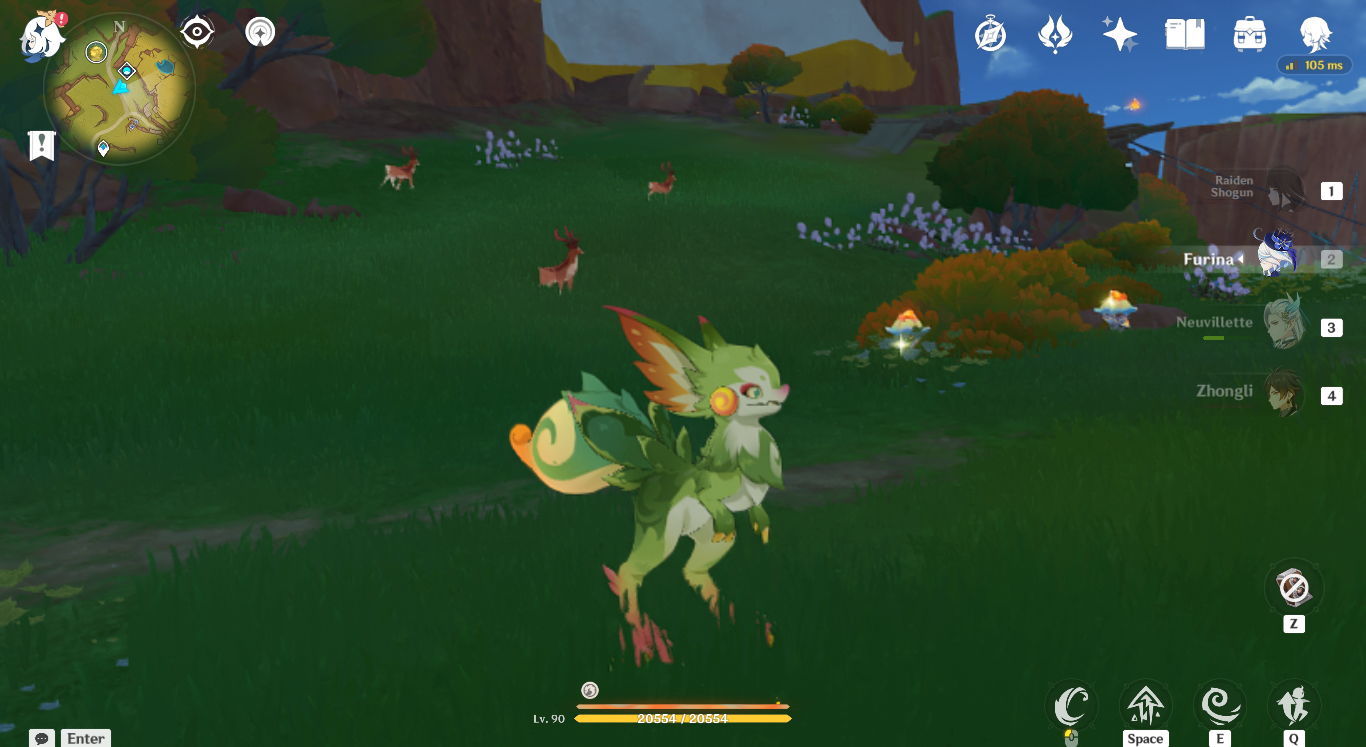This screenshot has height=747, width=1366.
Task: Open the Wish four-pointed star icon
Action: click(1119, 35)
